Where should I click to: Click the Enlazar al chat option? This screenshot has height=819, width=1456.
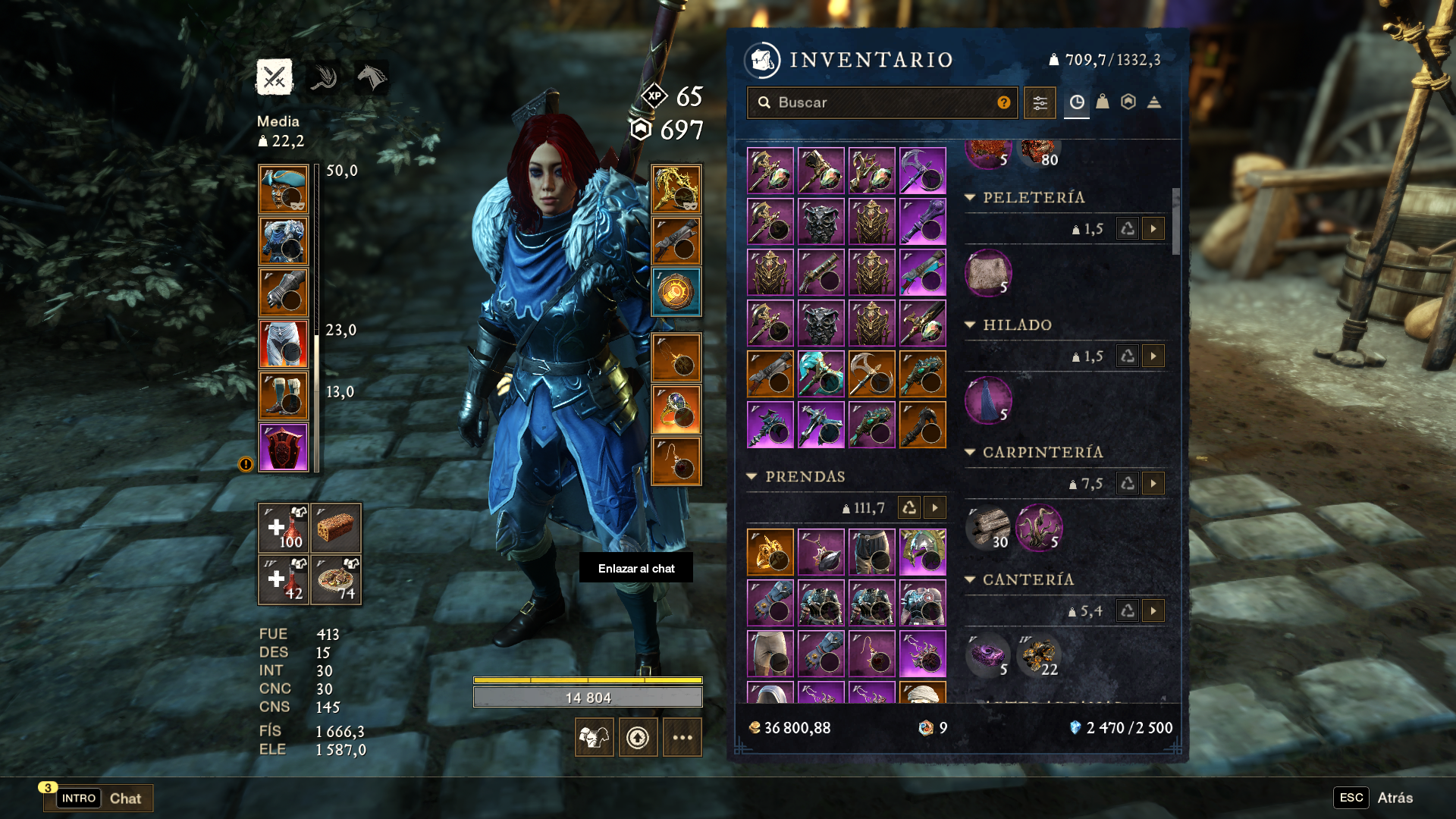[x=636, y=568]
